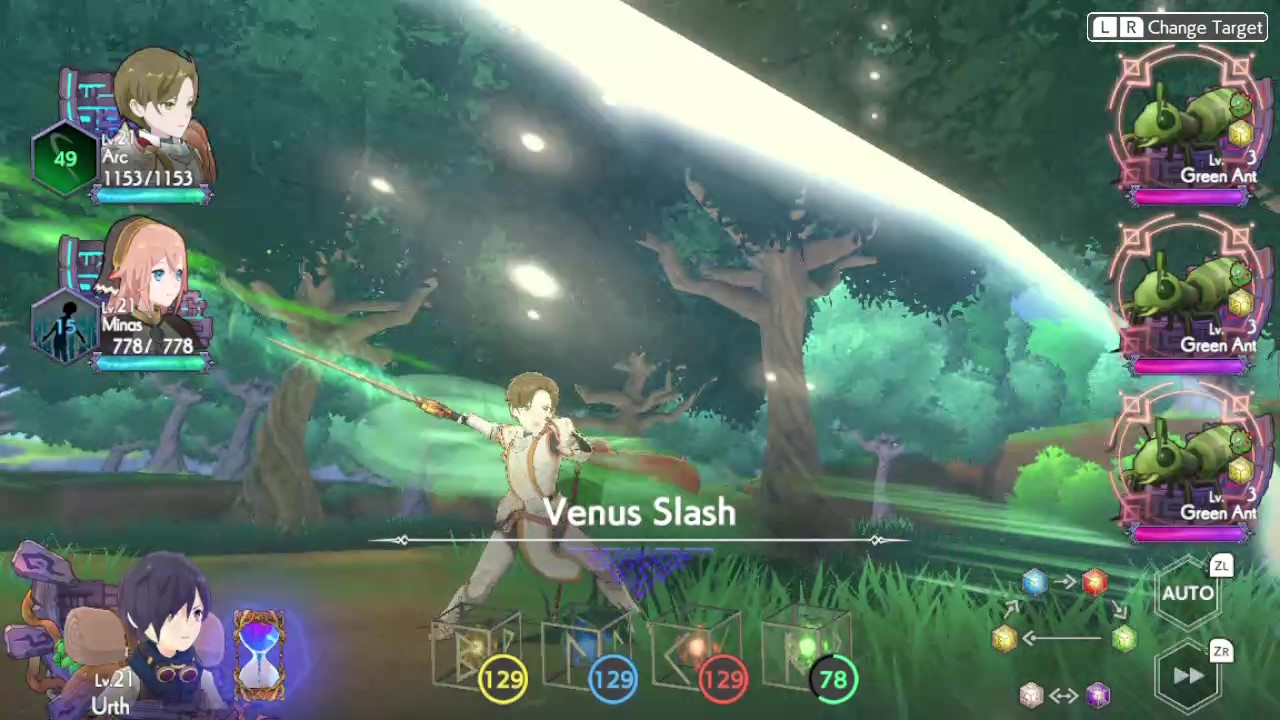The width and height of the screenshot is (1280, 720).
Task: Click the Venus Slash cast progress bar
Action: [x=640, y=540]
